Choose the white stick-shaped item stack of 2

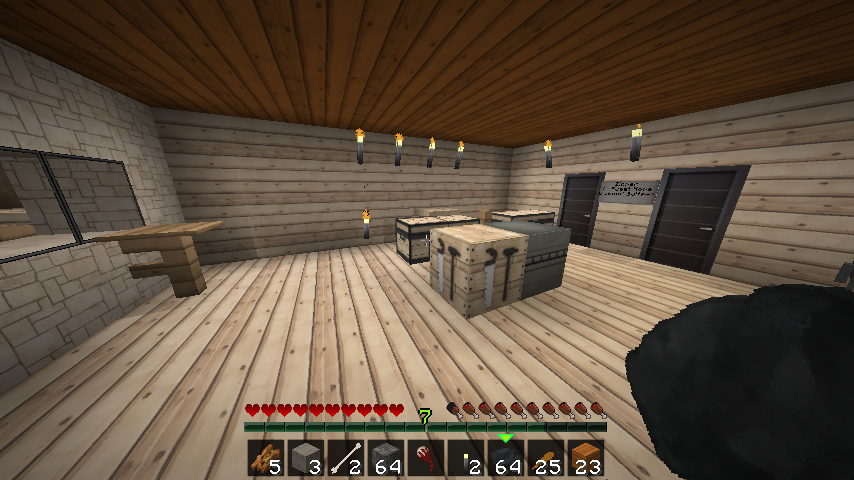(x=345, y=458)
